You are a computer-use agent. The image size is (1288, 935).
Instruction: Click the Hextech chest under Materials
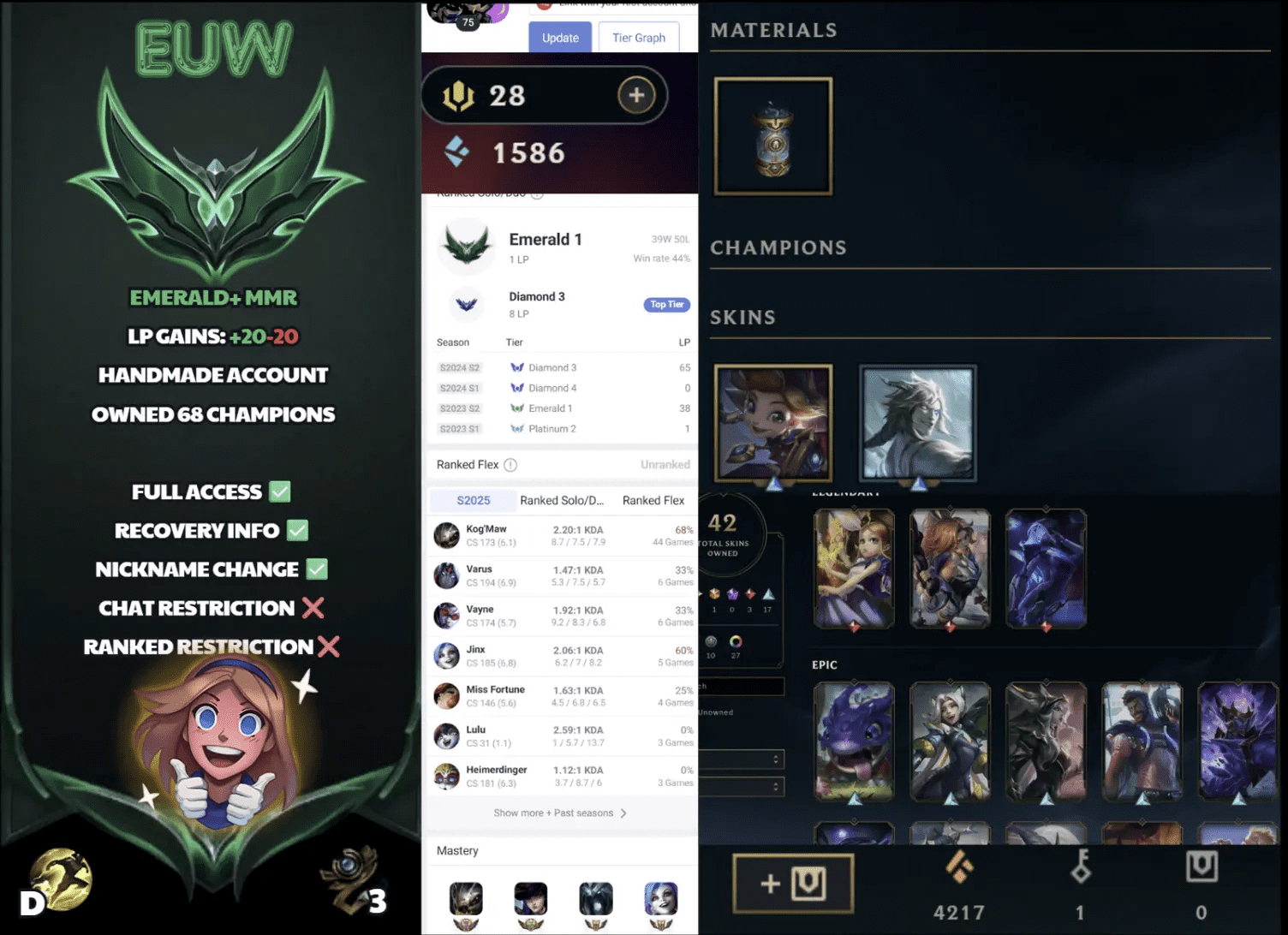coord(772,135)
